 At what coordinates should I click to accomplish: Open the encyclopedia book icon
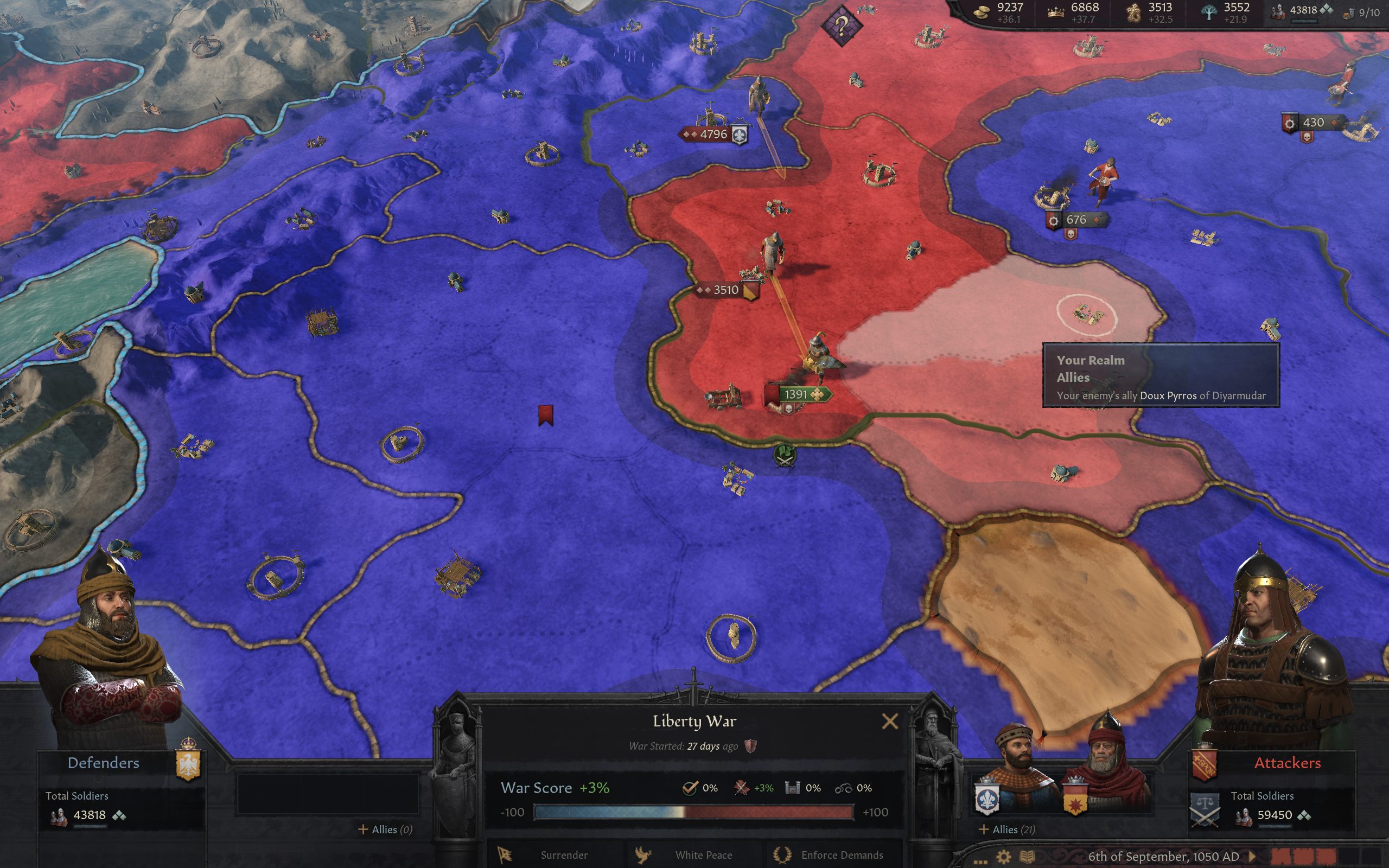(x=1028, y=856)
